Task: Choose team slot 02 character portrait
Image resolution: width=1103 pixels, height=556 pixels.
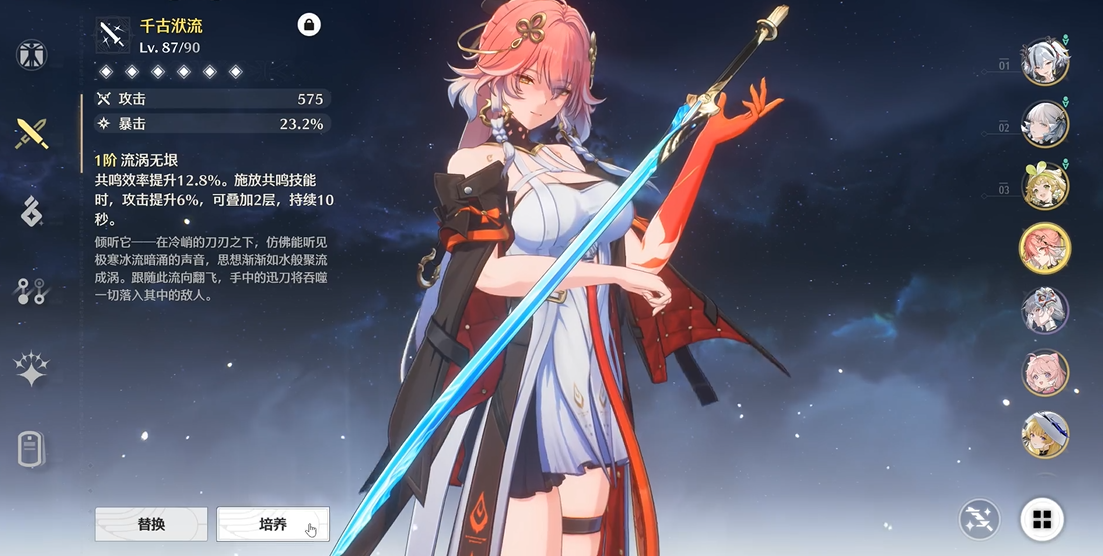Action: [x=1045, y=124]
